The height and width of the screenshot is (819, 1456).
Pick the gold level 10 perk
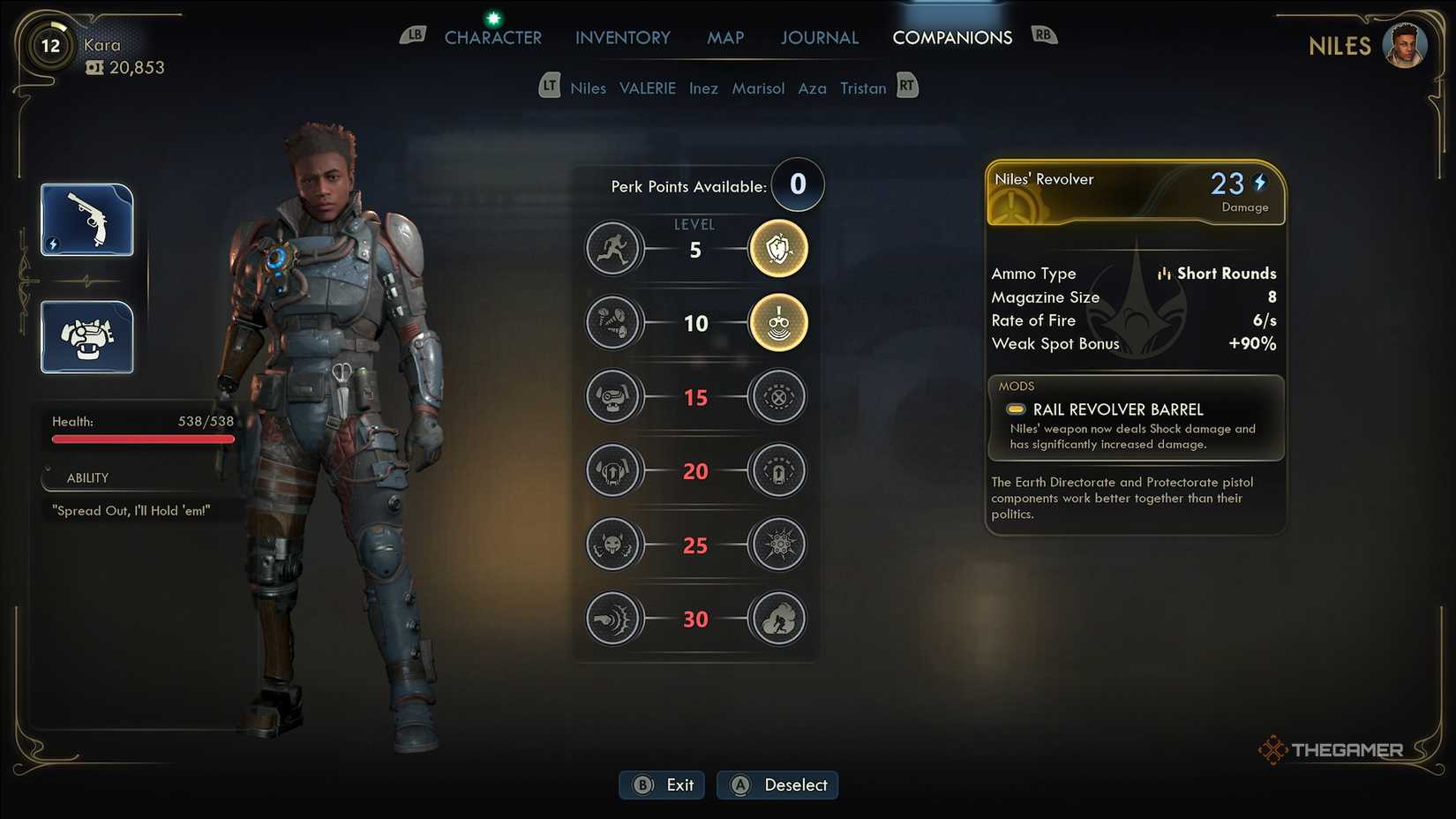pos(777,323)
